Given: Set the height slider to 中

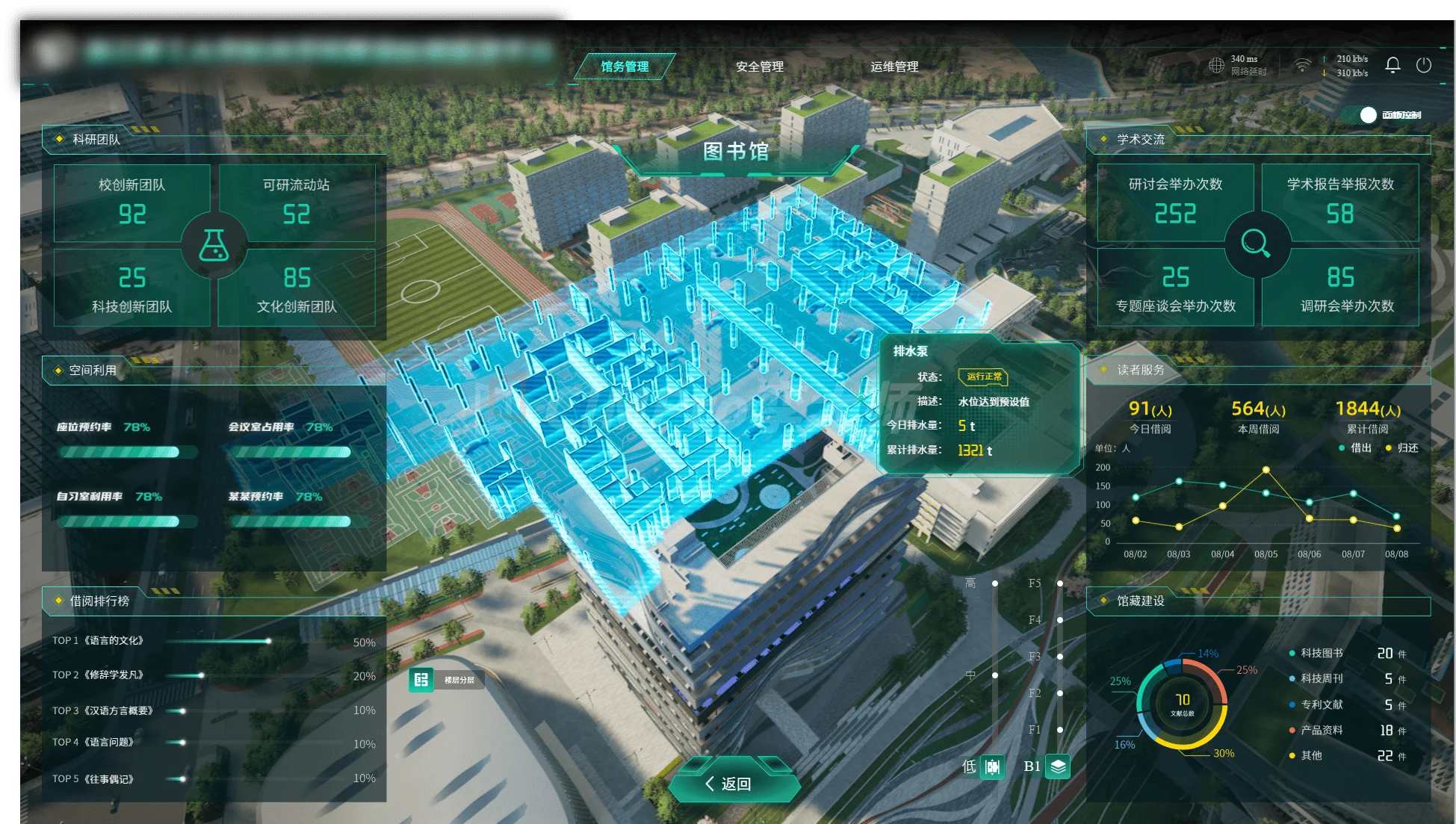Looking at the screenshot, I should click(x=995, y=675).
